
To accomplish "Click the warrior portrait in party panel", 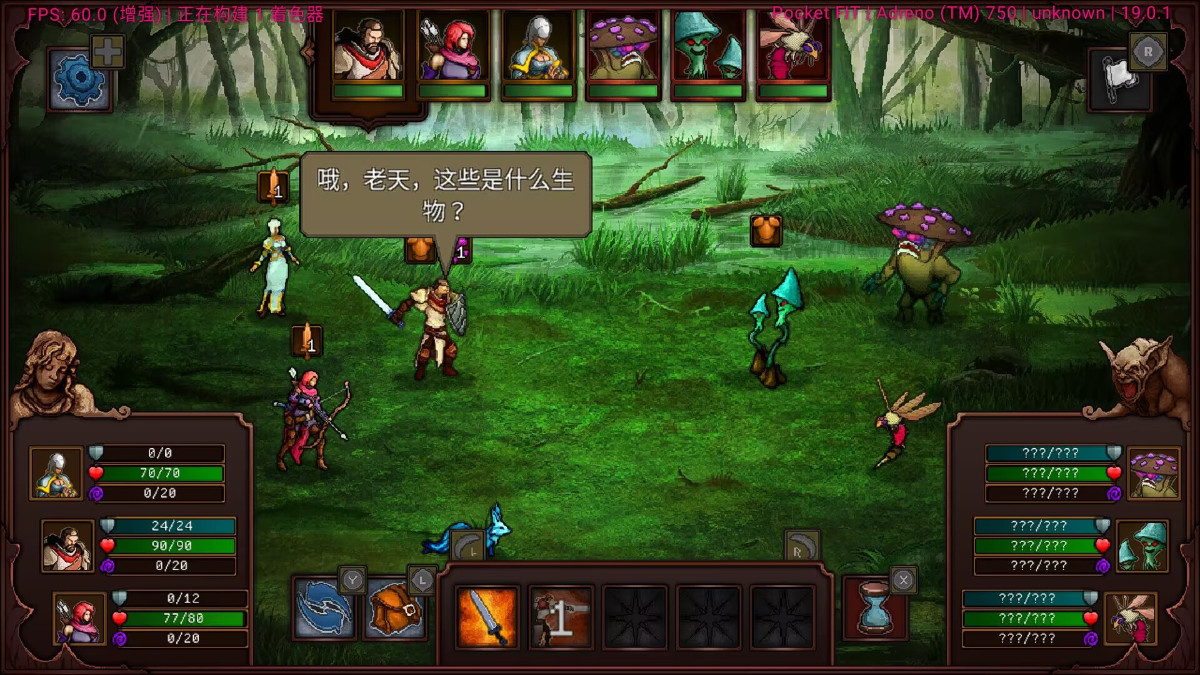I will (68, 546).
